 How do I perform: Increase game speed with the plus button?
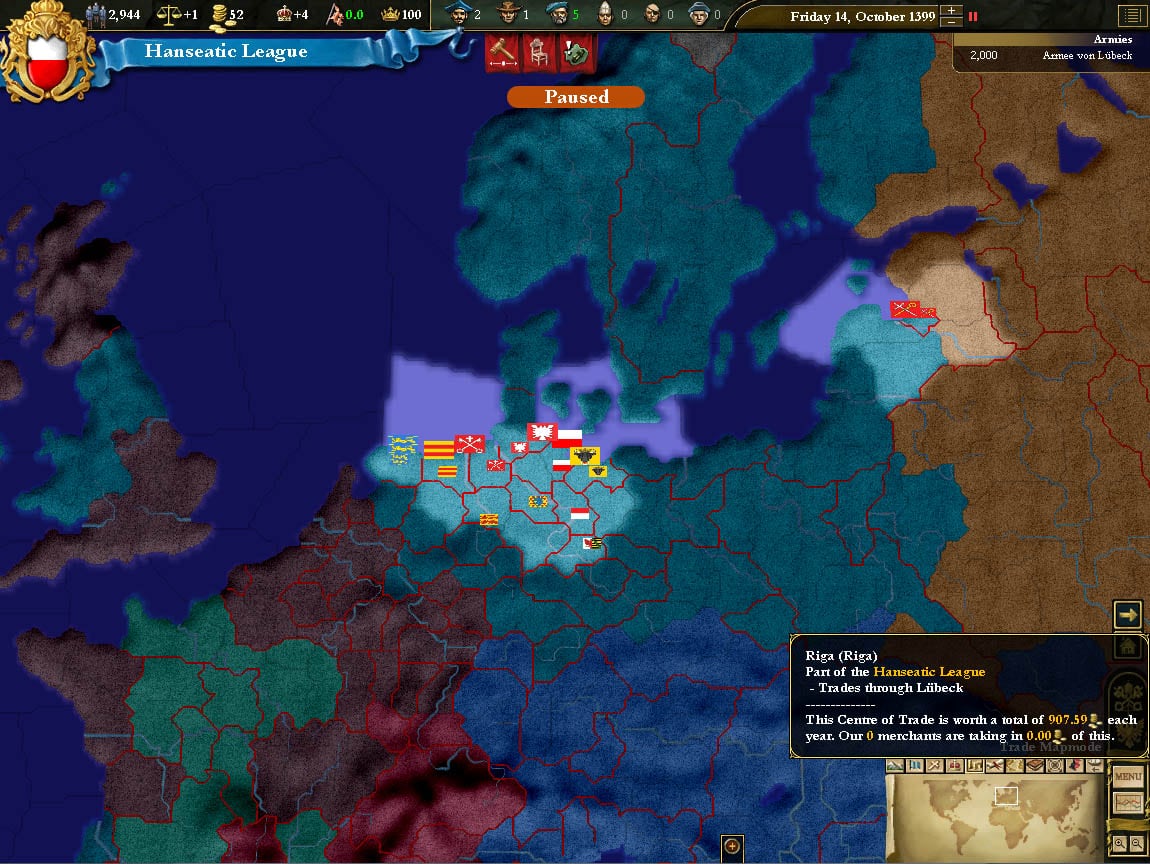click(952, 11)
